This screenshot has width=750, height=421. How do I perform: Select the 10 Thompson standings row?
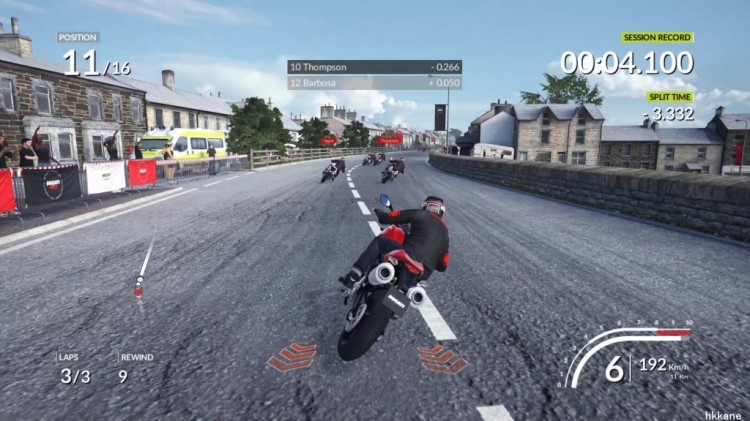(361, 67)
